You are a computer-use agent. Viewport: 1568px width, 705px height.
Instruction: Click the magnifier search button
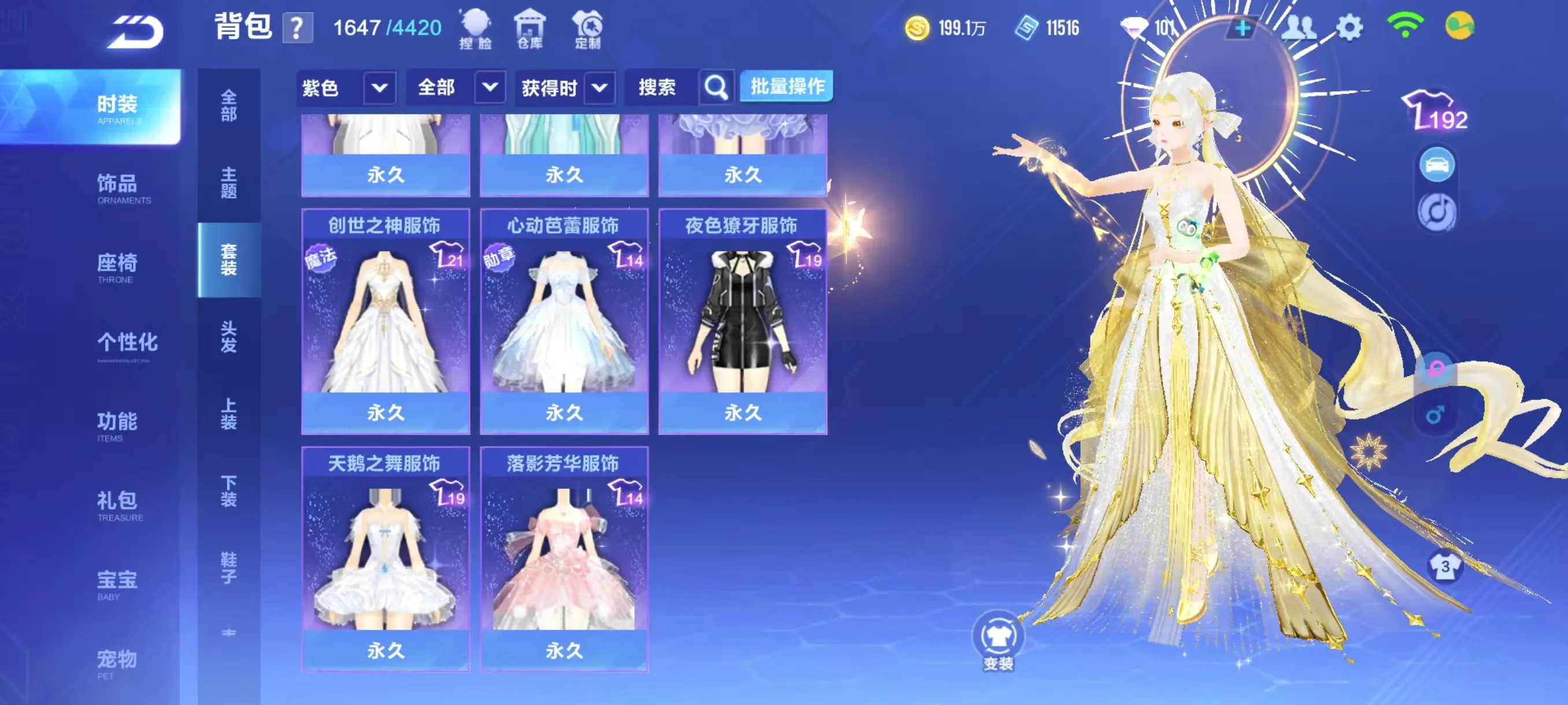pyautogui.click(x=716, y=88)
